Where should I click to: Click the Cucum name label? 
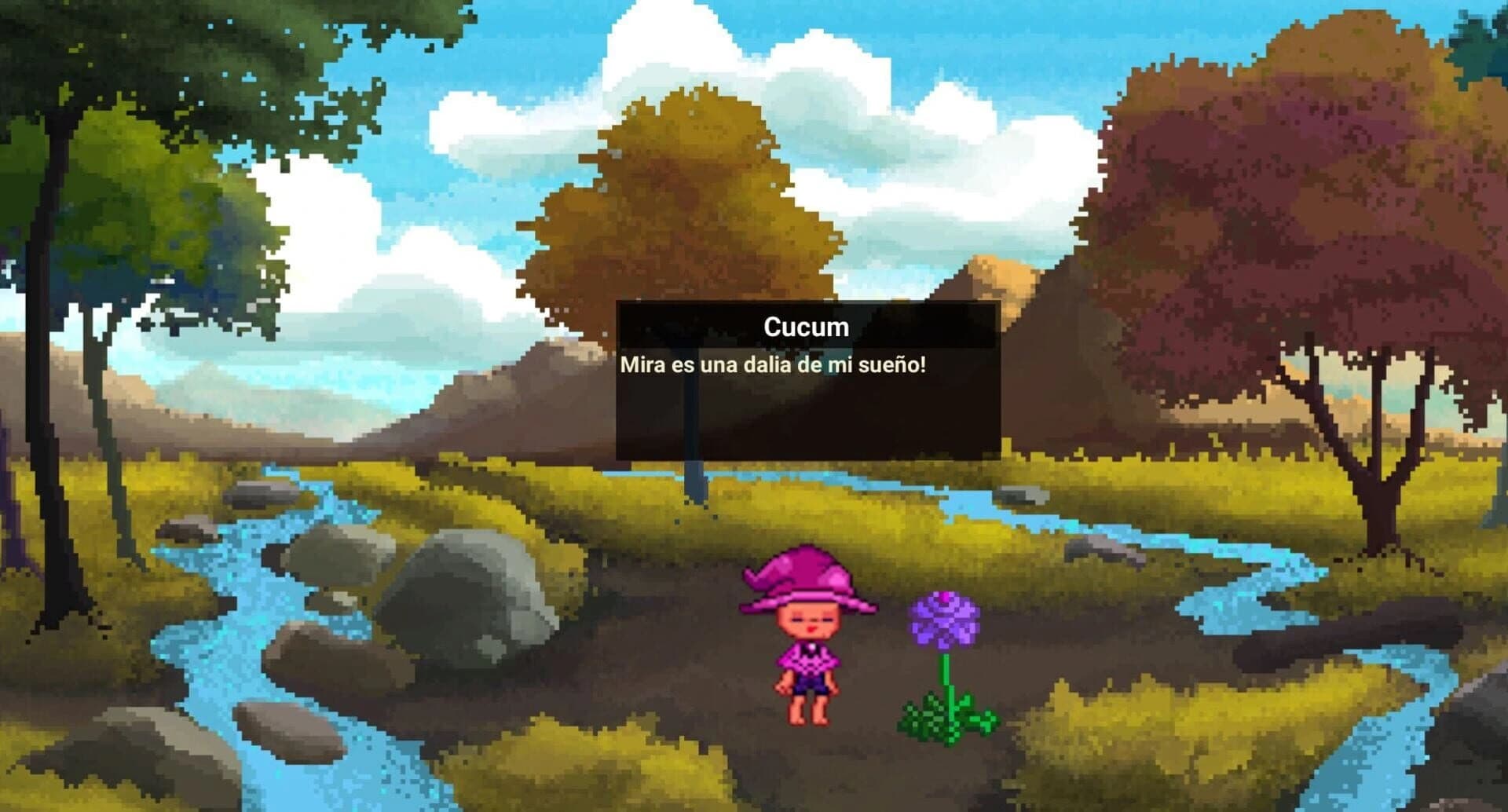807,327
